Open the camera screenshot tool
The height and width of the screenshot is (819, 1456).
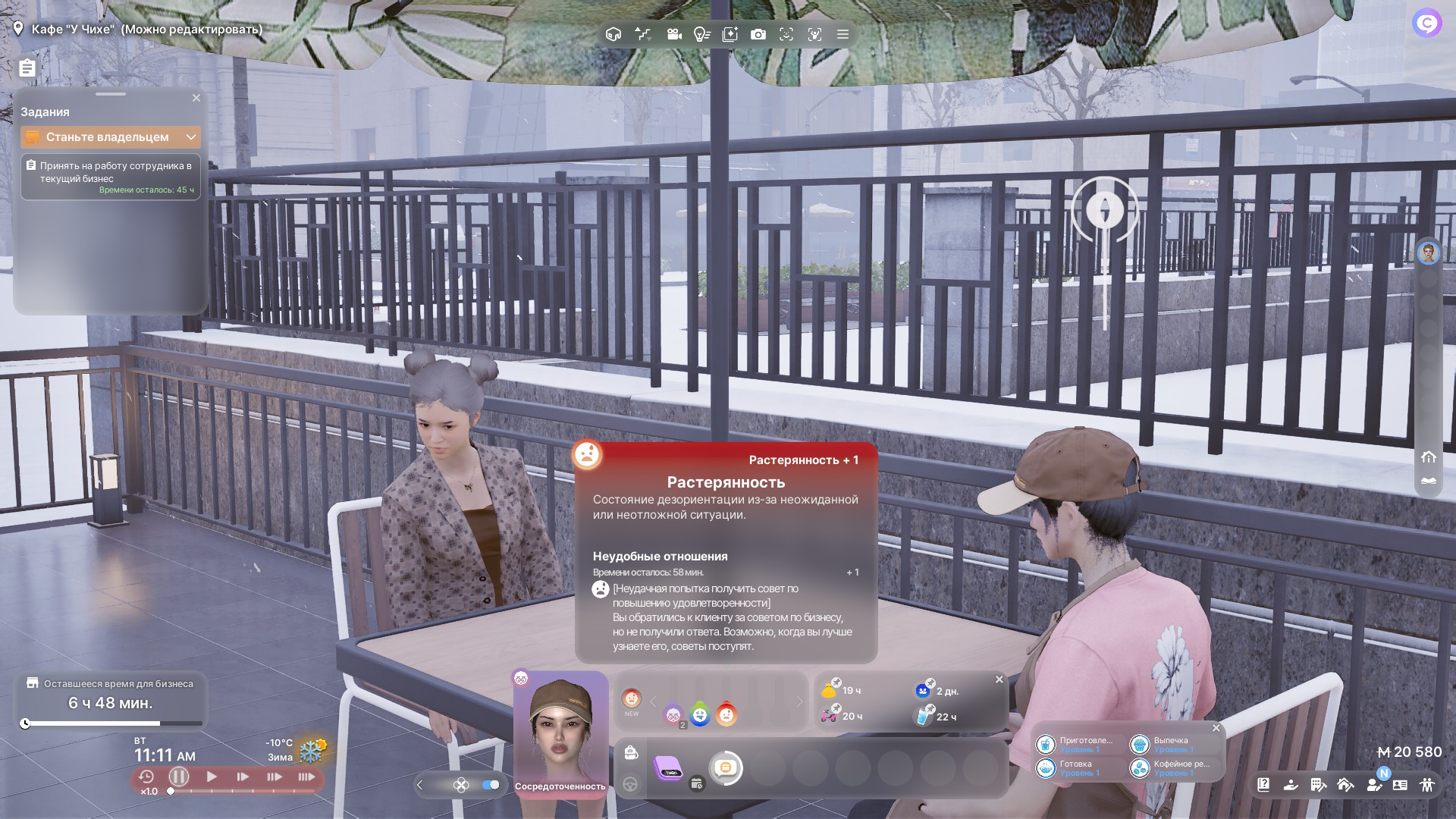(x=758, y=34)
